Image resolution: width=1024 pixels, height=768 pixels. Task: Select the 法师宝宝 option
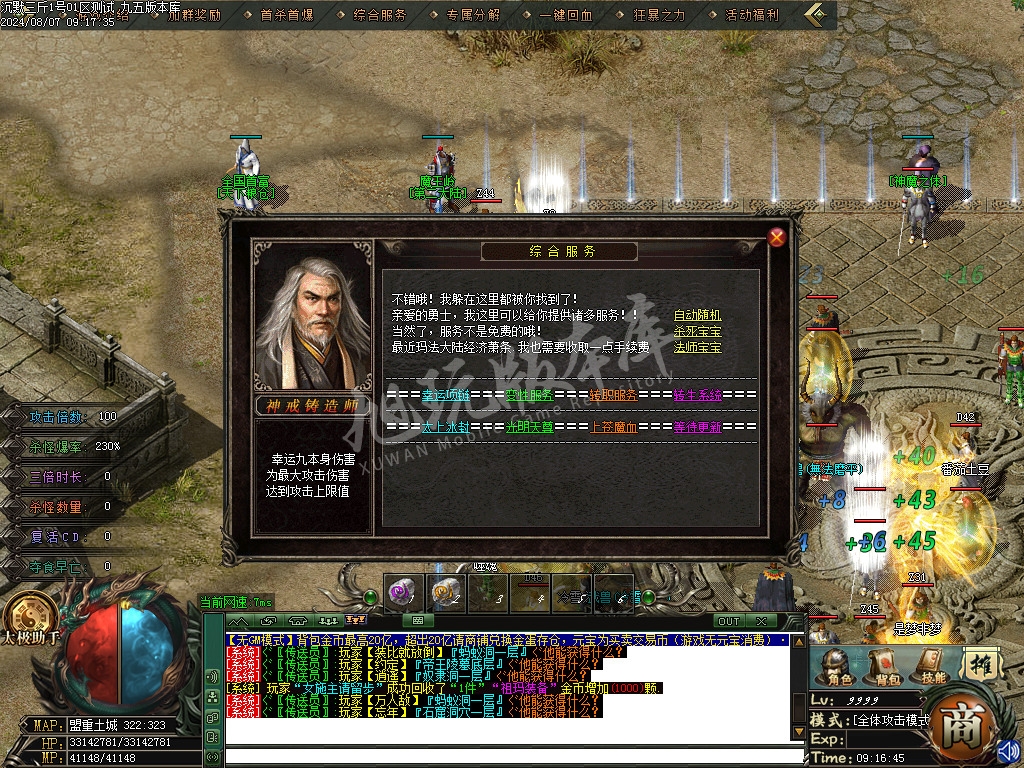697,347
